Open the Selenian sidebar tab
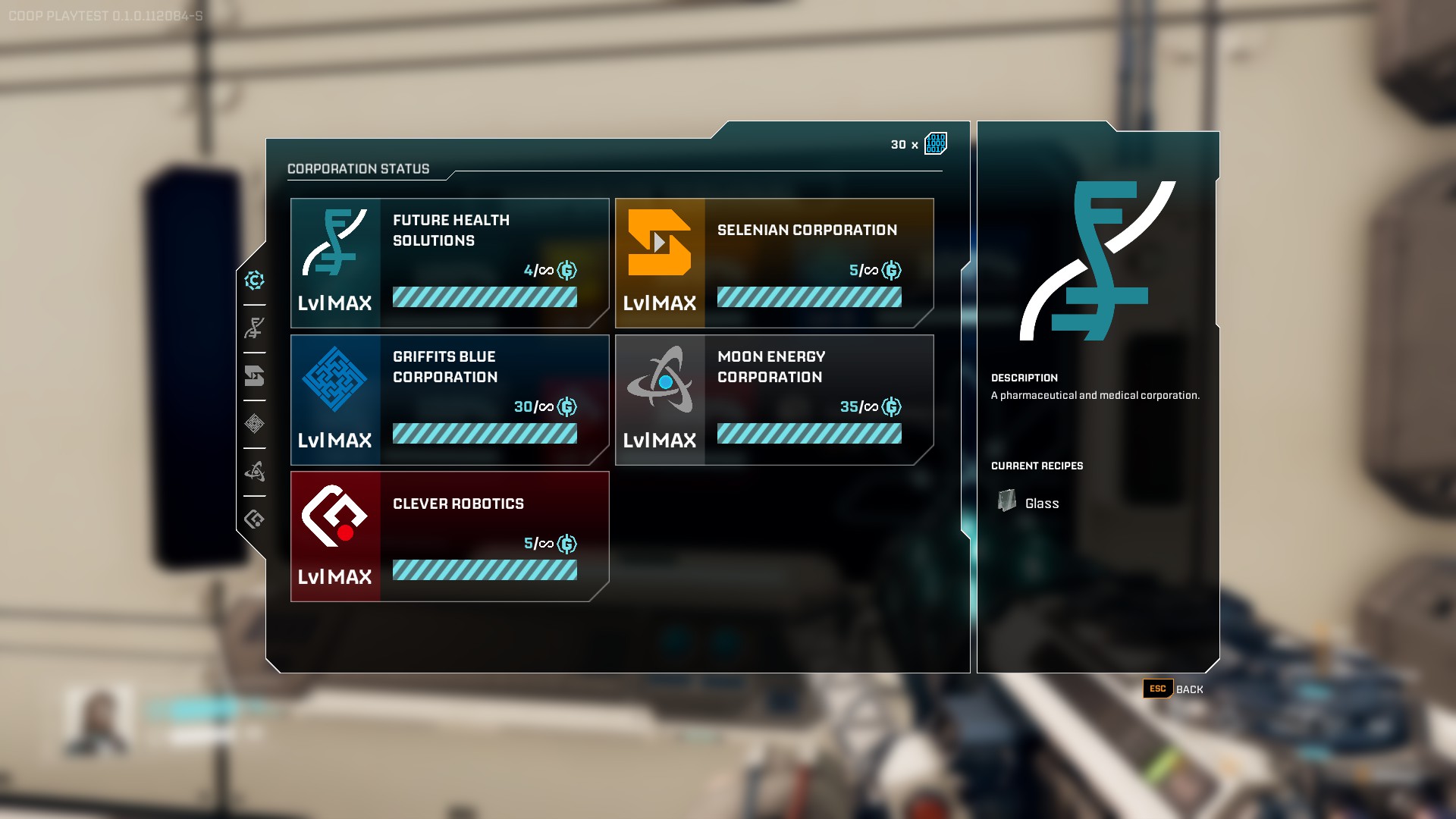The image size is (1456, 819). tap(255, 376)
